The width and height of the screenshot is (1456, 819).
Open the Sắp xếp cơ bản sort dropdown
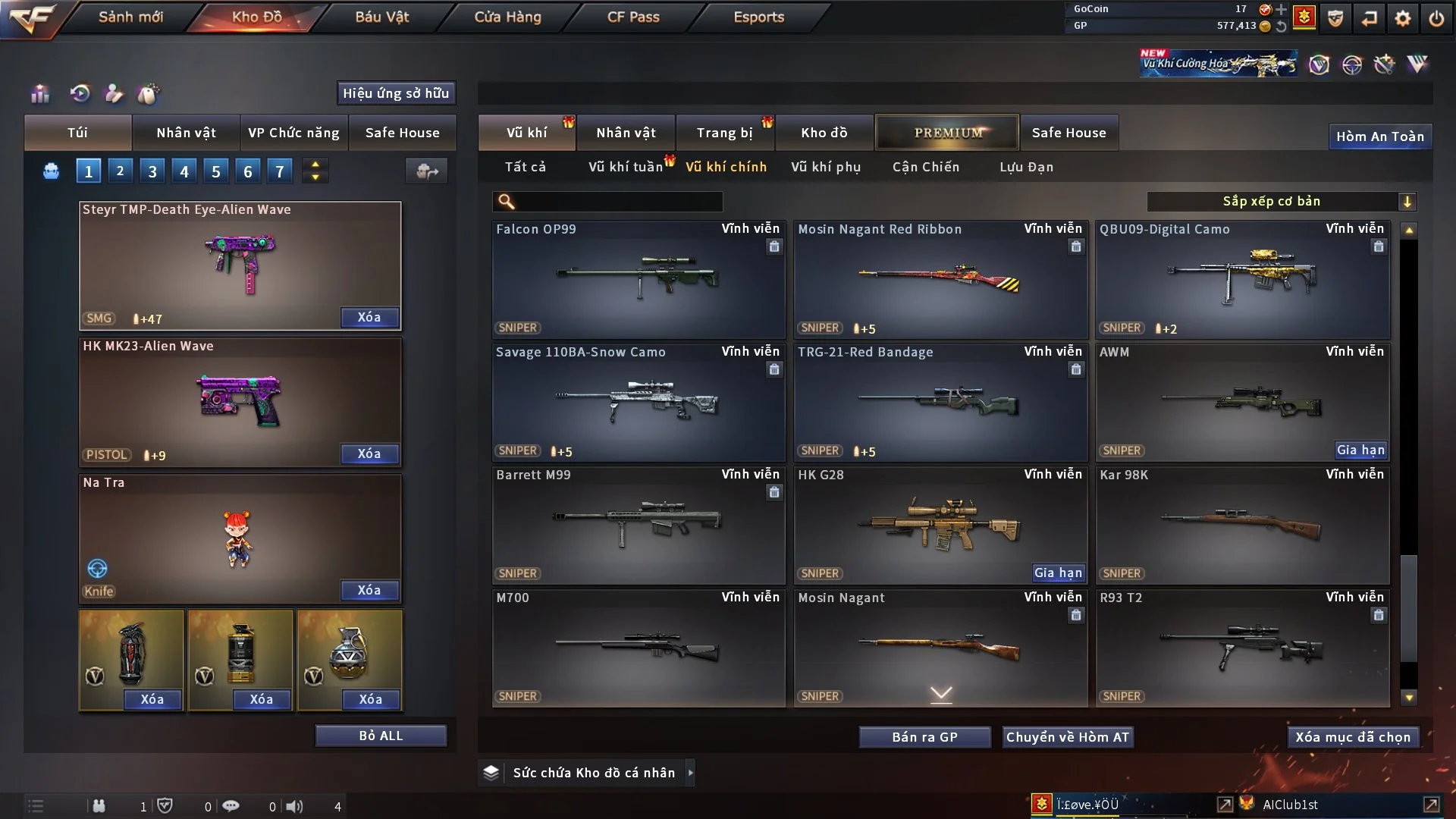pos(1281,201)
